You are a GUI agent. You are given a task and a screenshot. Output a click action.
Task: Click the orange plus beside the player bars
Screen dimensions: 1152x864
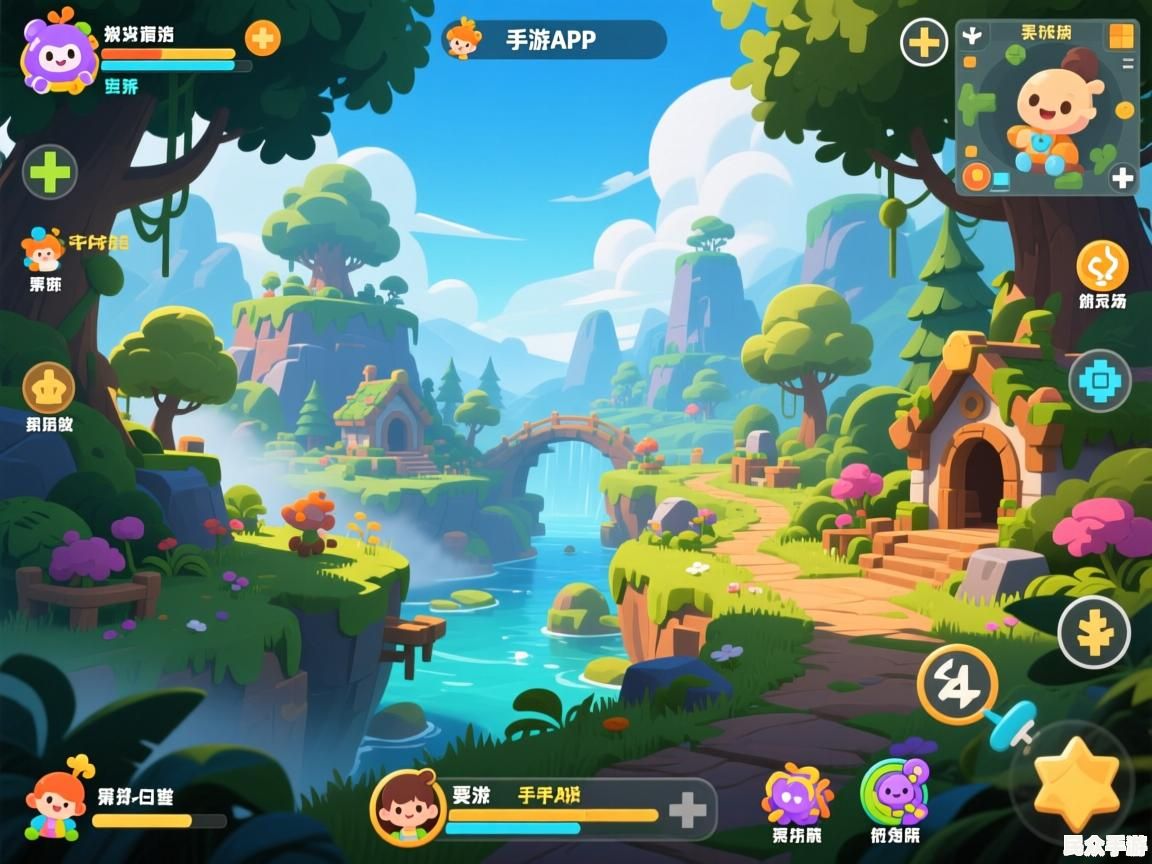pos(262,38)
